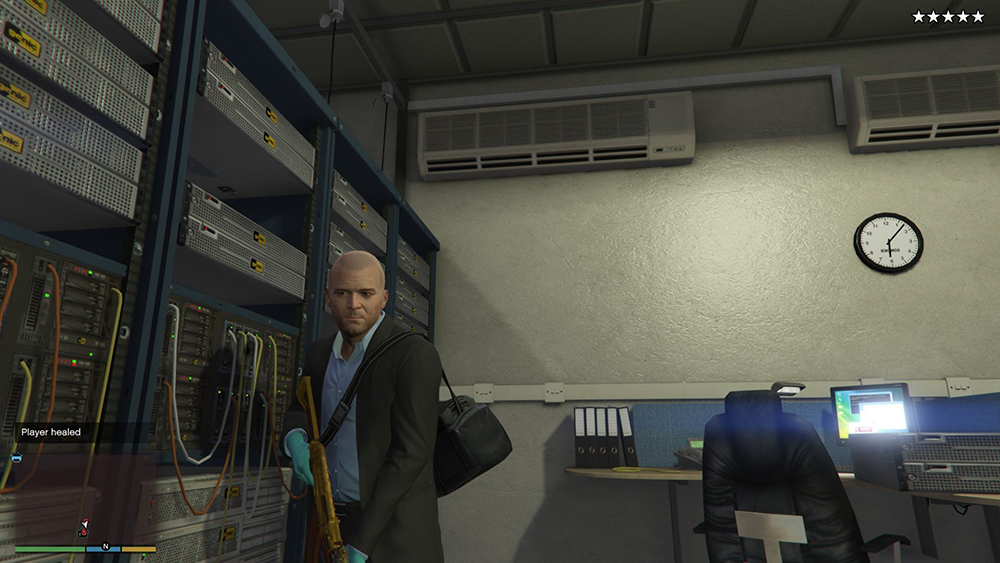Click the North compass marker on the radar
Screen dimensions: 1000x563
[104, 548]
